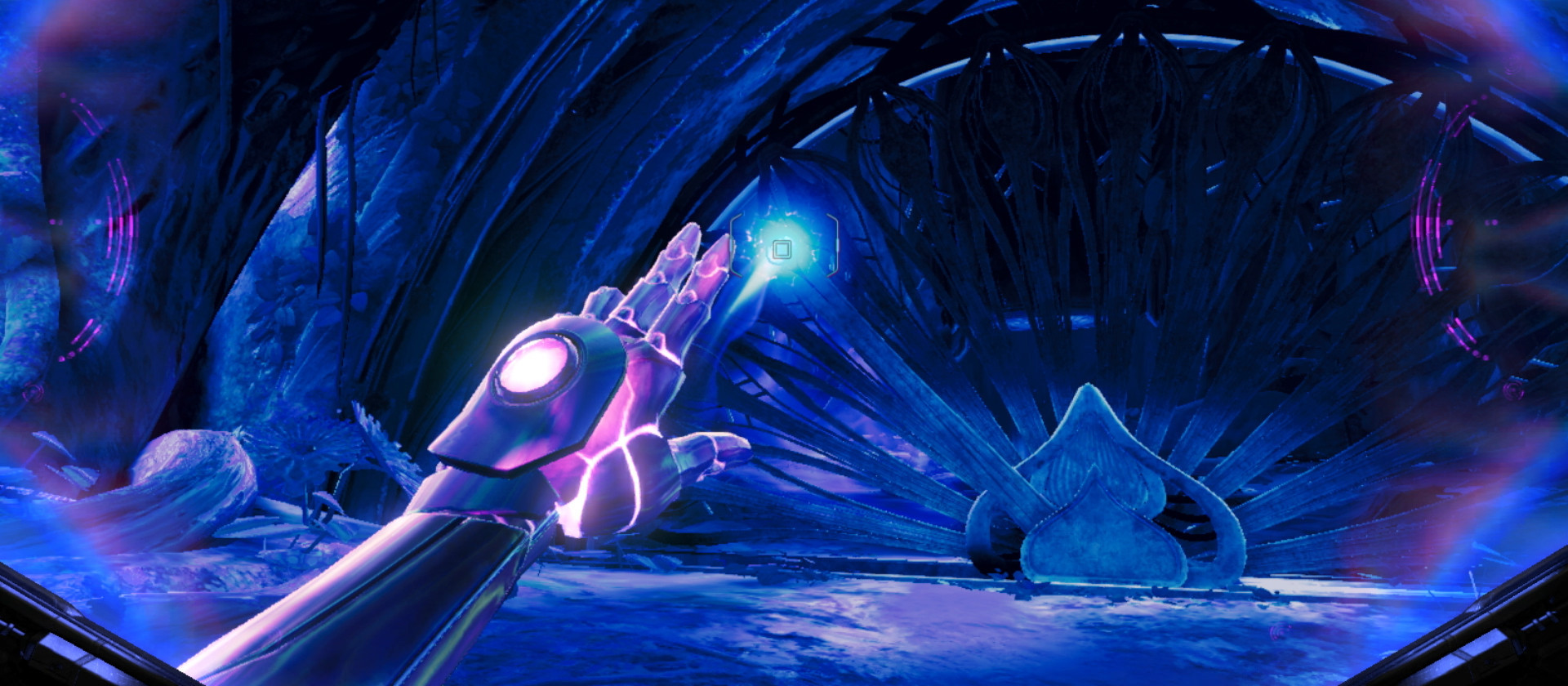Image resolution: width=1568 pixels, height=686 pixels.
Task: Select the right bracket of the targeting reticle
Action: pyautogui.click(x=835, y=245)
